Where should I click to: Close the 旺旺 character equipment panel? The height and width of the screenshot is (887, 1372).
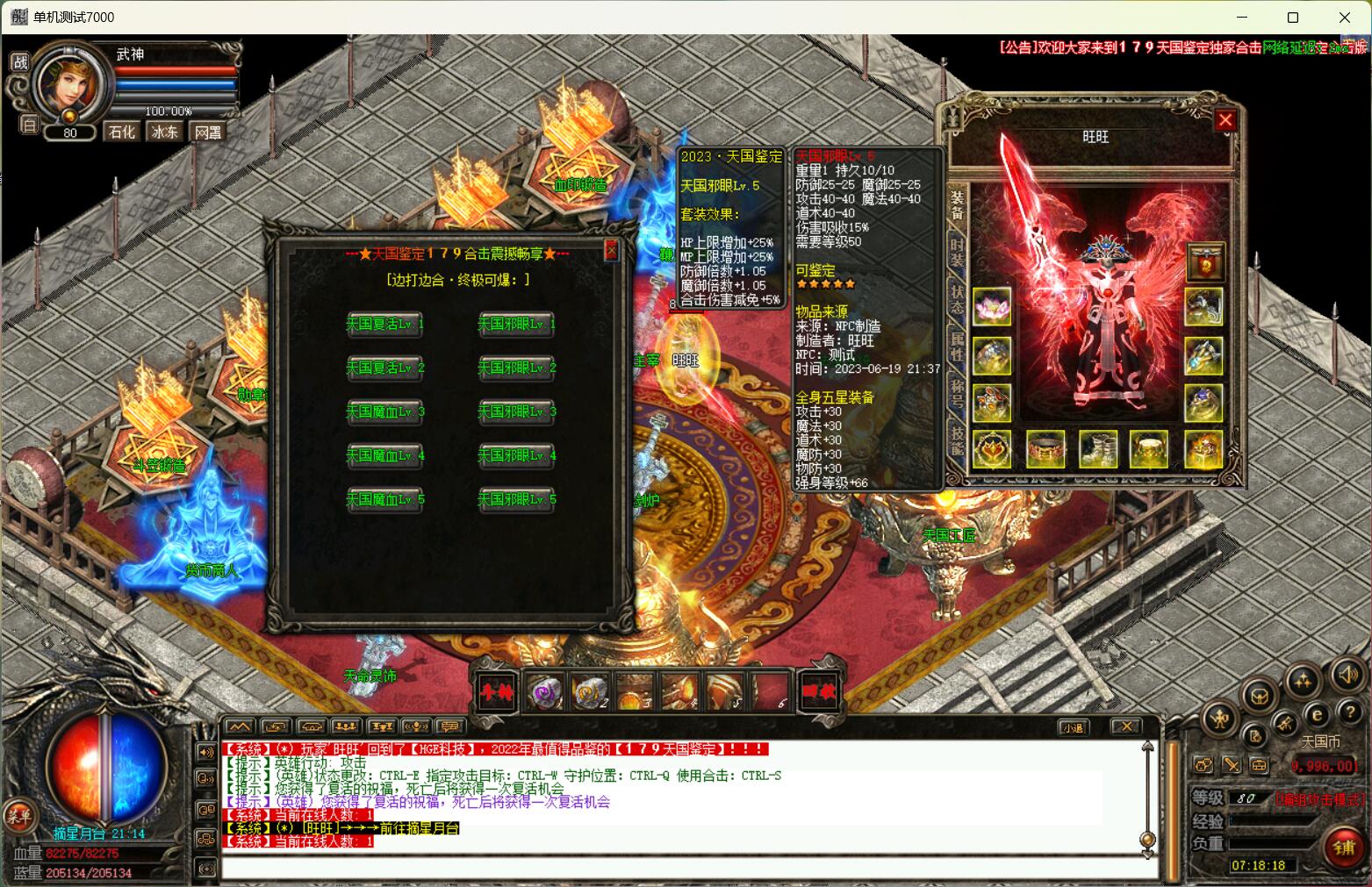[x=1225, y=120]
